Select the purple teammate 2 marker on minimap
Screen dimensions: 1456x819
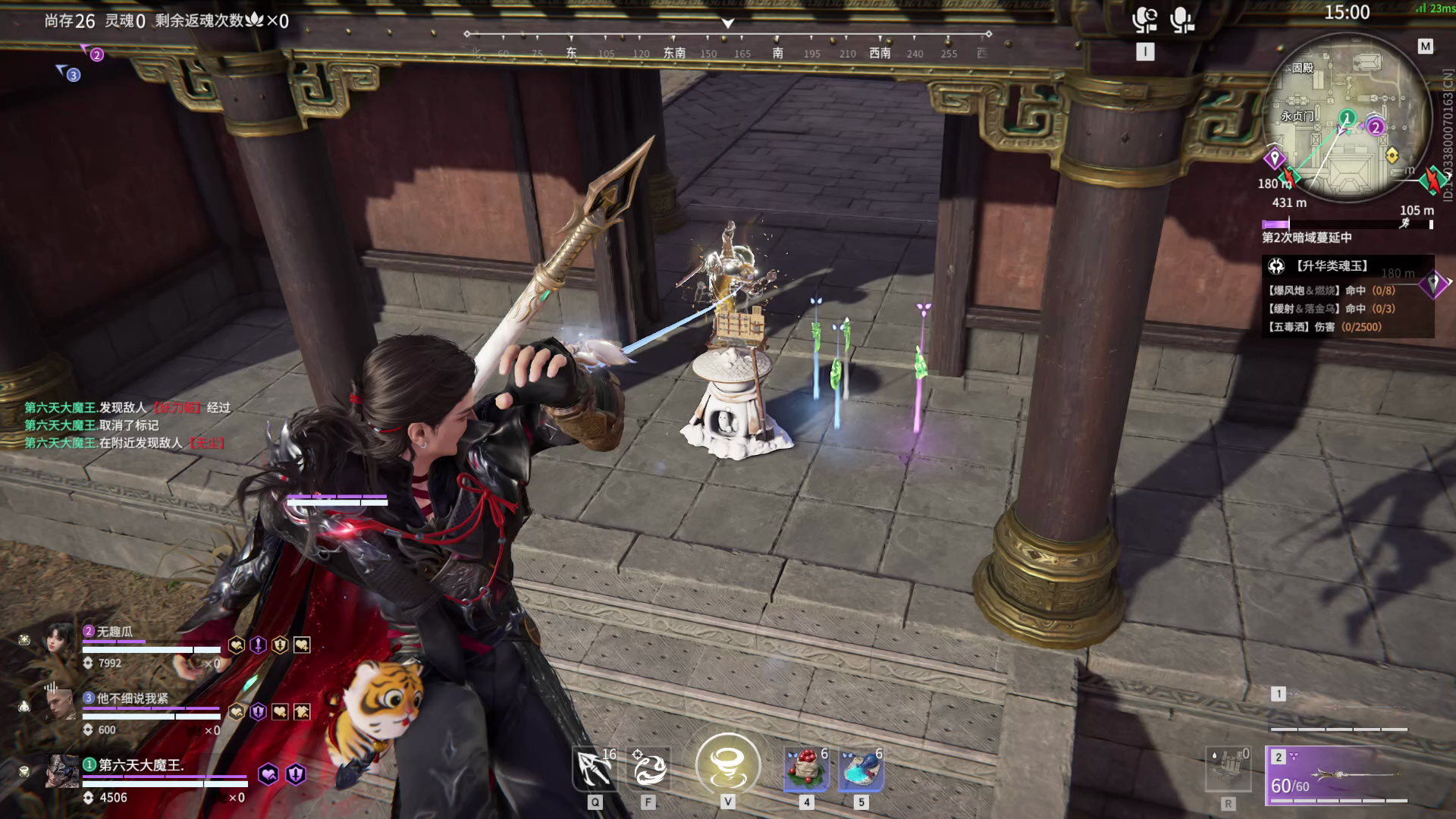point(1376,127)
